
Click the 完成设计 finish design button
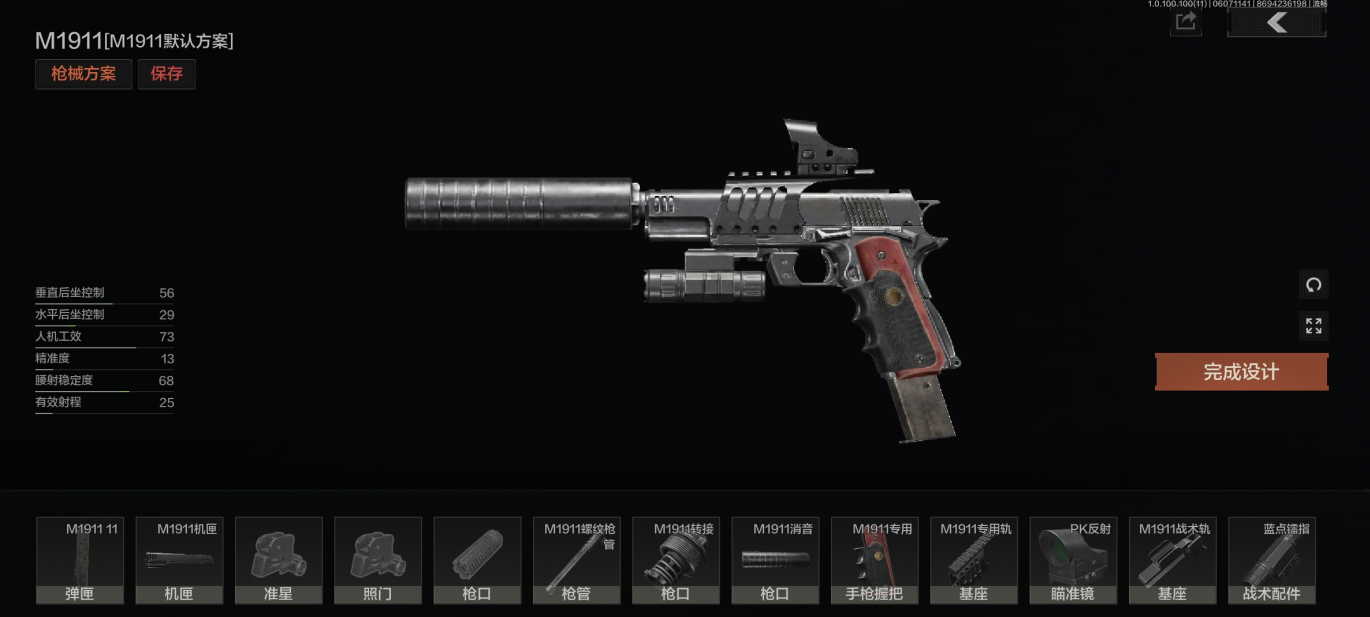pos(1241,372)
